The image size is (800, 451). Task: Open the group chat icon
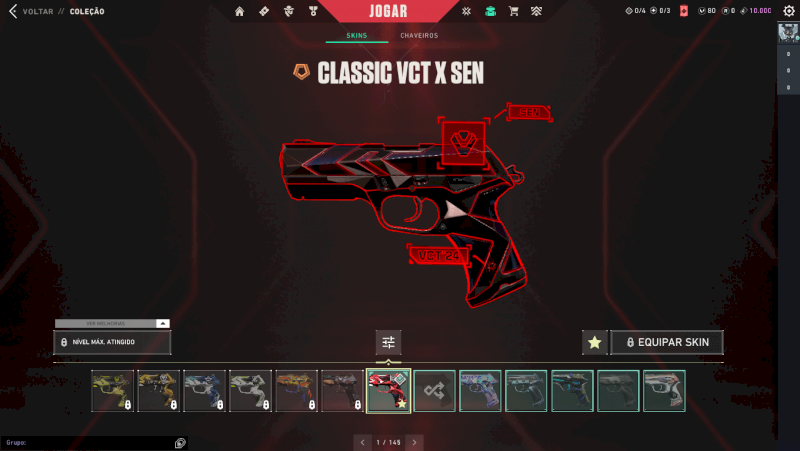tap(180, 442)
